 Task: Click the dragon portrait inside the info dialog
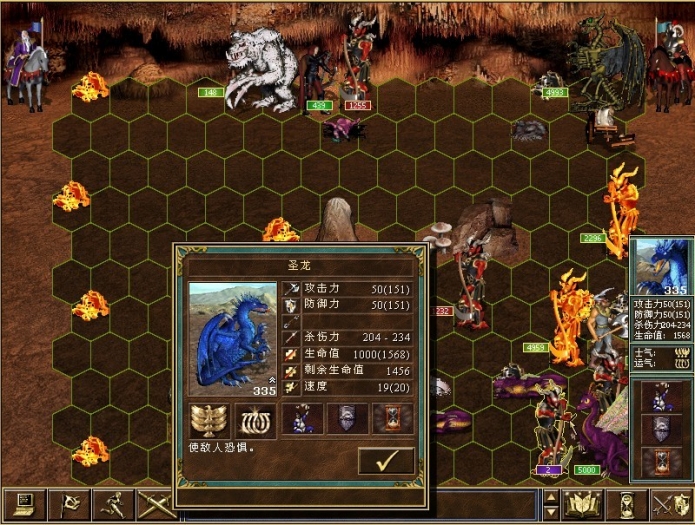(x=234, y=338)
